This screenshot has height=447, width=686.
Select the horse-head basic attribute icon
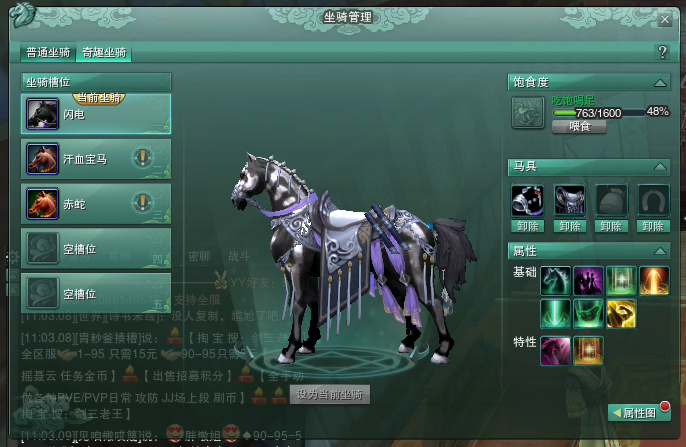point(555,281)
